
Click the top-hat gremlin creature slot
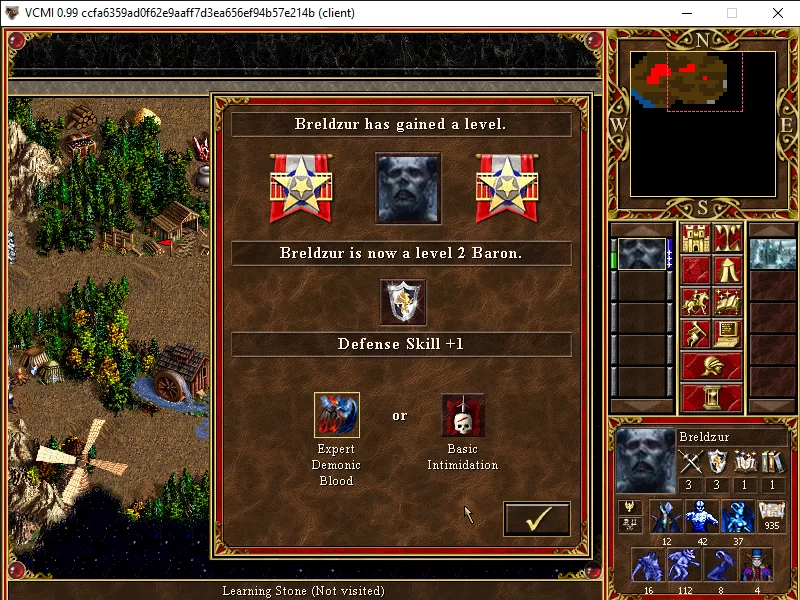click(756, 563)
